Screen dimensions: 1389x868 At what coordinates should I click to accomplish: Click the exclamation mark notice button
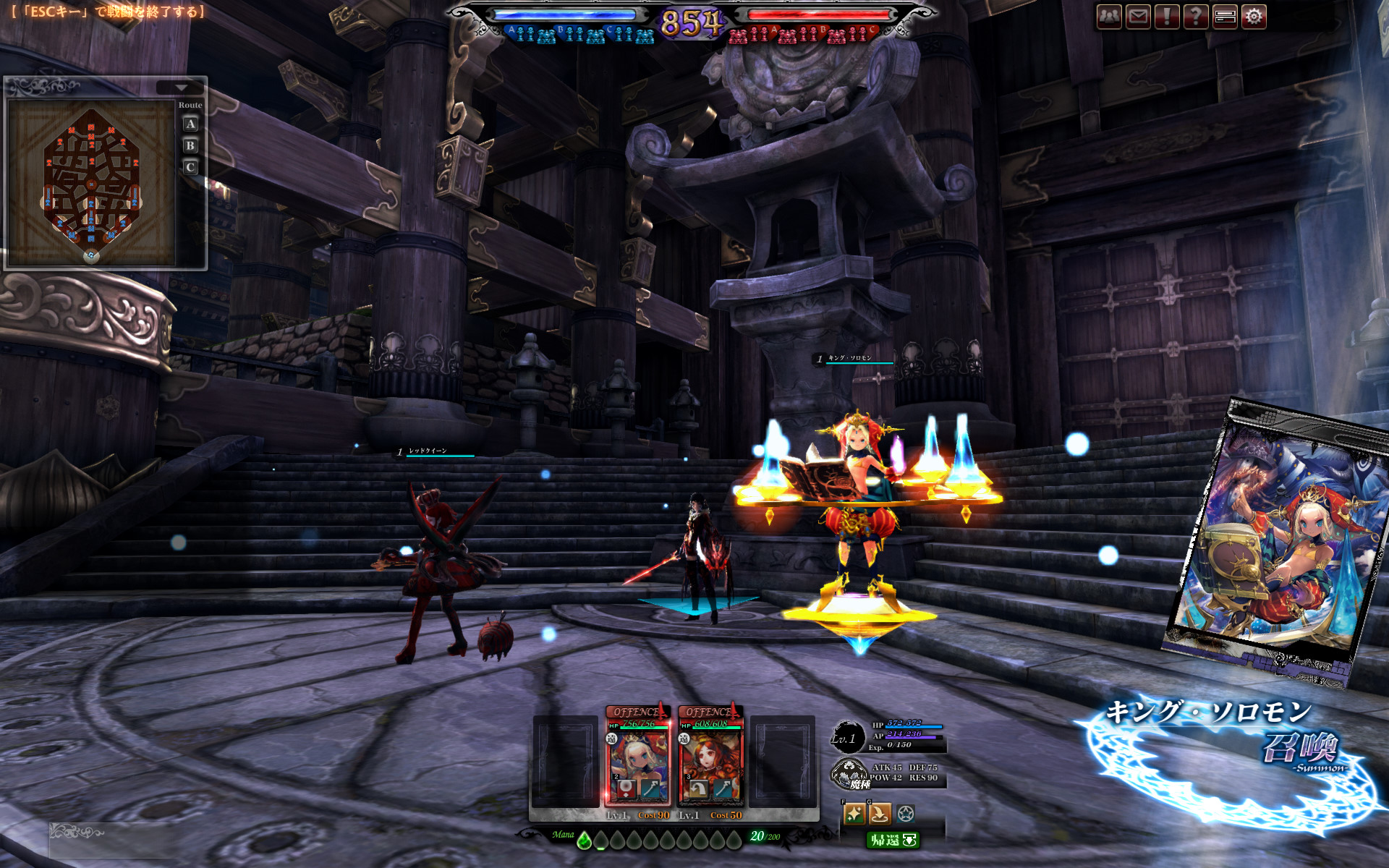tap(1167, 17)
